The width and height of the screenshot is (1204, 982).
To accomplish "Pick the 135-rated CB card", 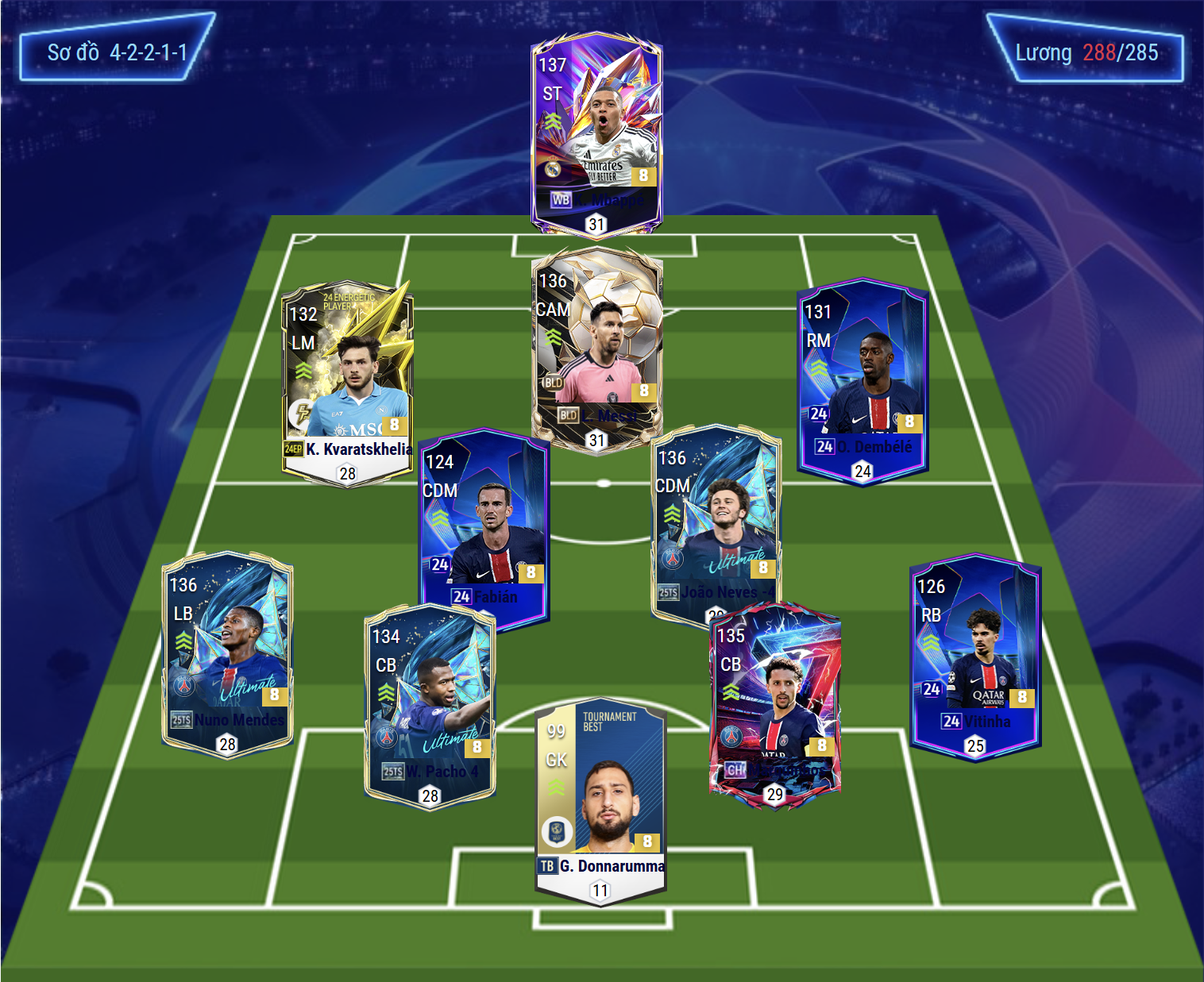I will pos(774,703).
